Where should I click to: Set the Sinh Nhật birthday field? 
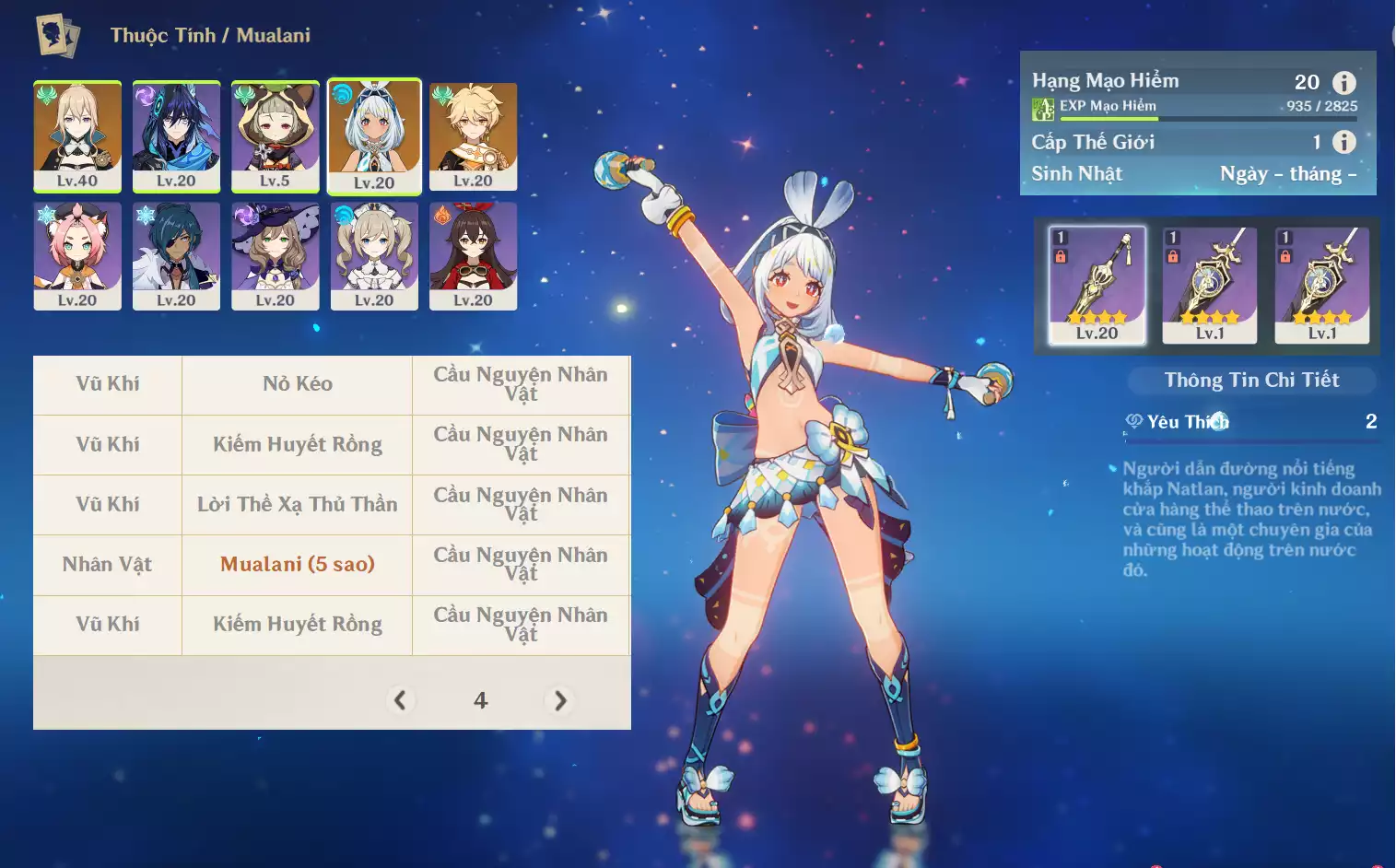[x=1287, y=174]
